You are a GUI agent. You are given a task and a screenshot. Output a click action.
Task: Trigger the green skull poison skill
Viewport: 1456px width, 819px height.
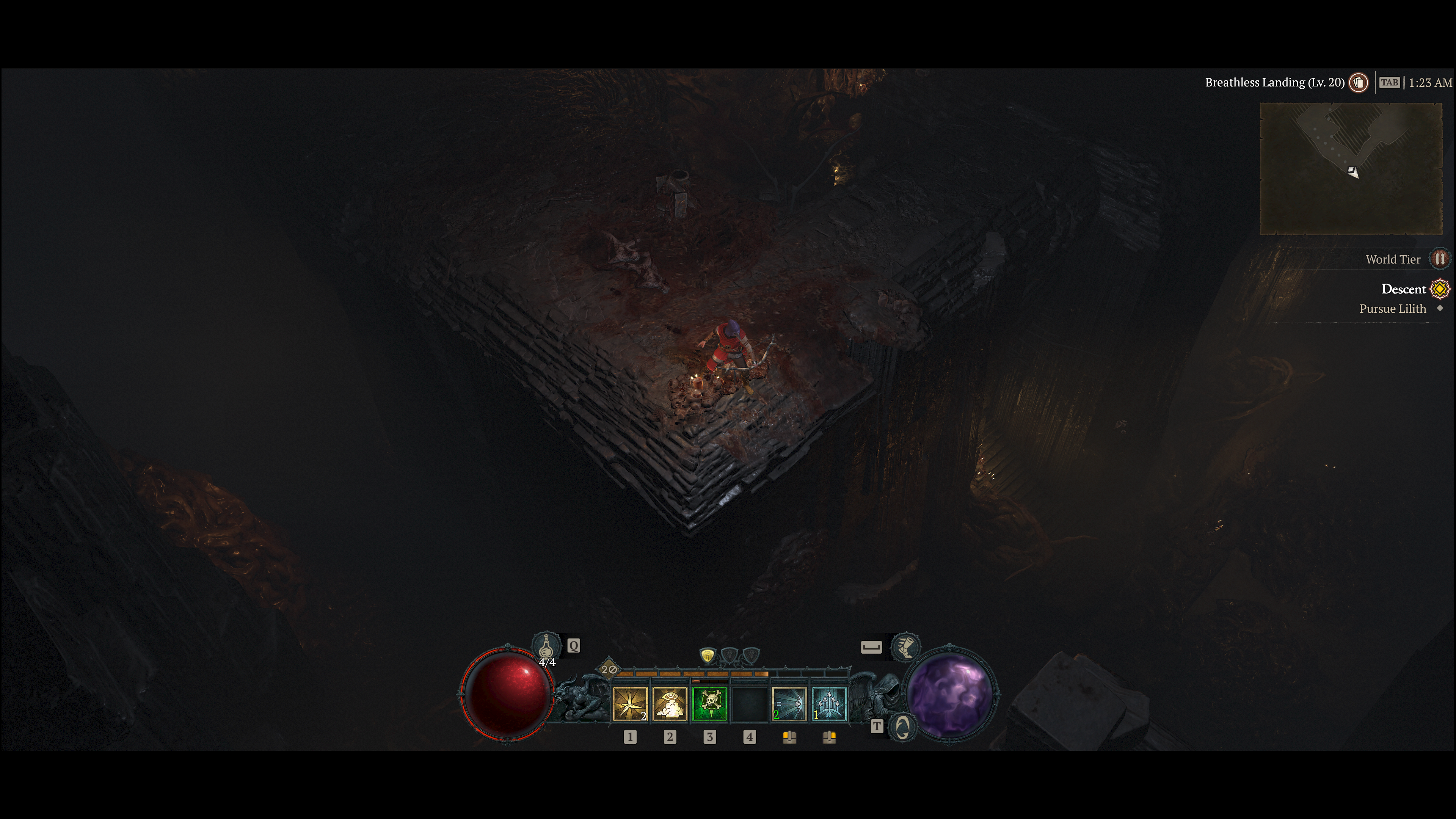[x=709, y=704]
